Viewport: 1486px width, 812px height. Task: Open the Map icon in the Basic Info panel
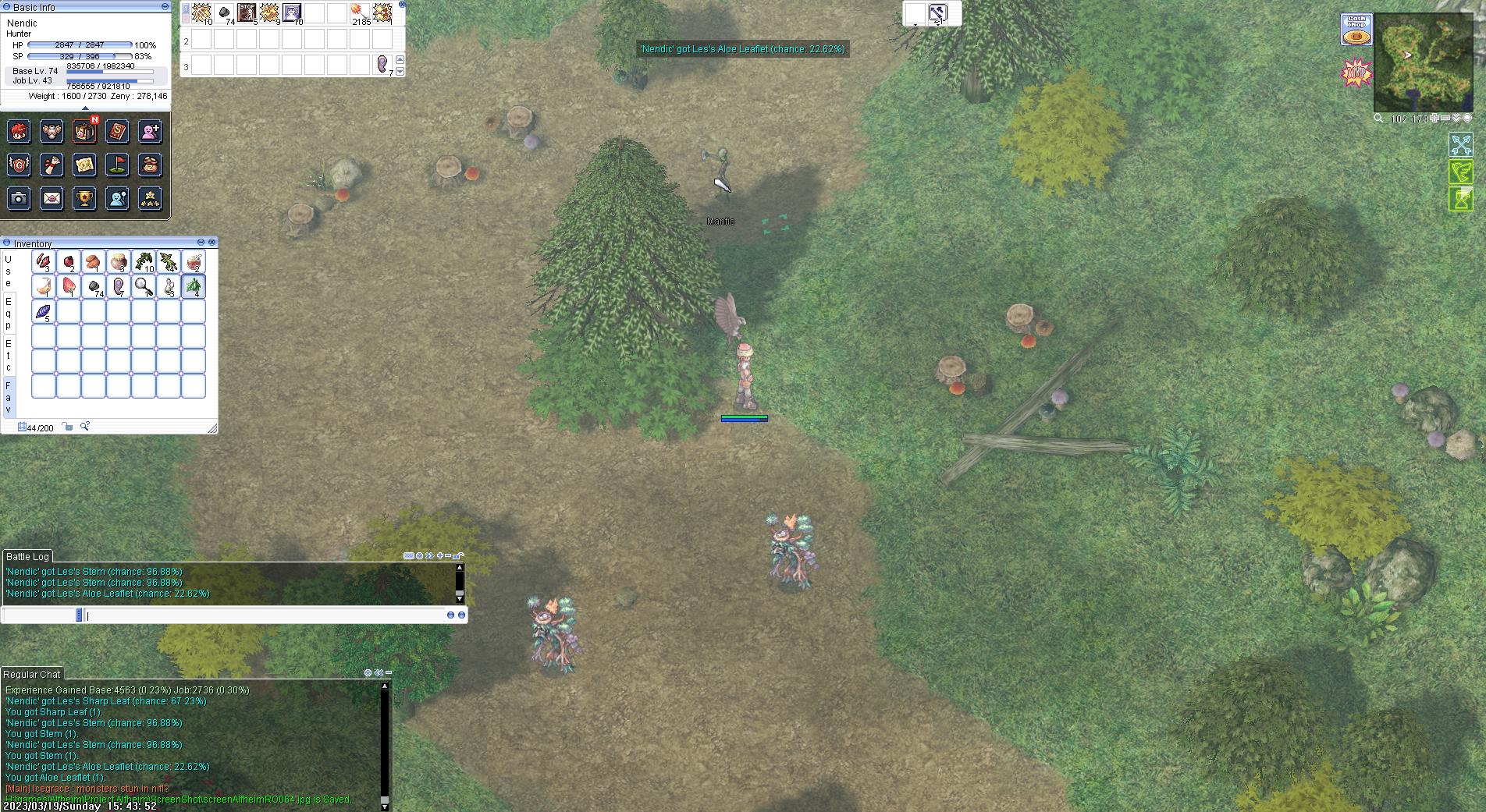pyautogui.click(x=84, y=165)
